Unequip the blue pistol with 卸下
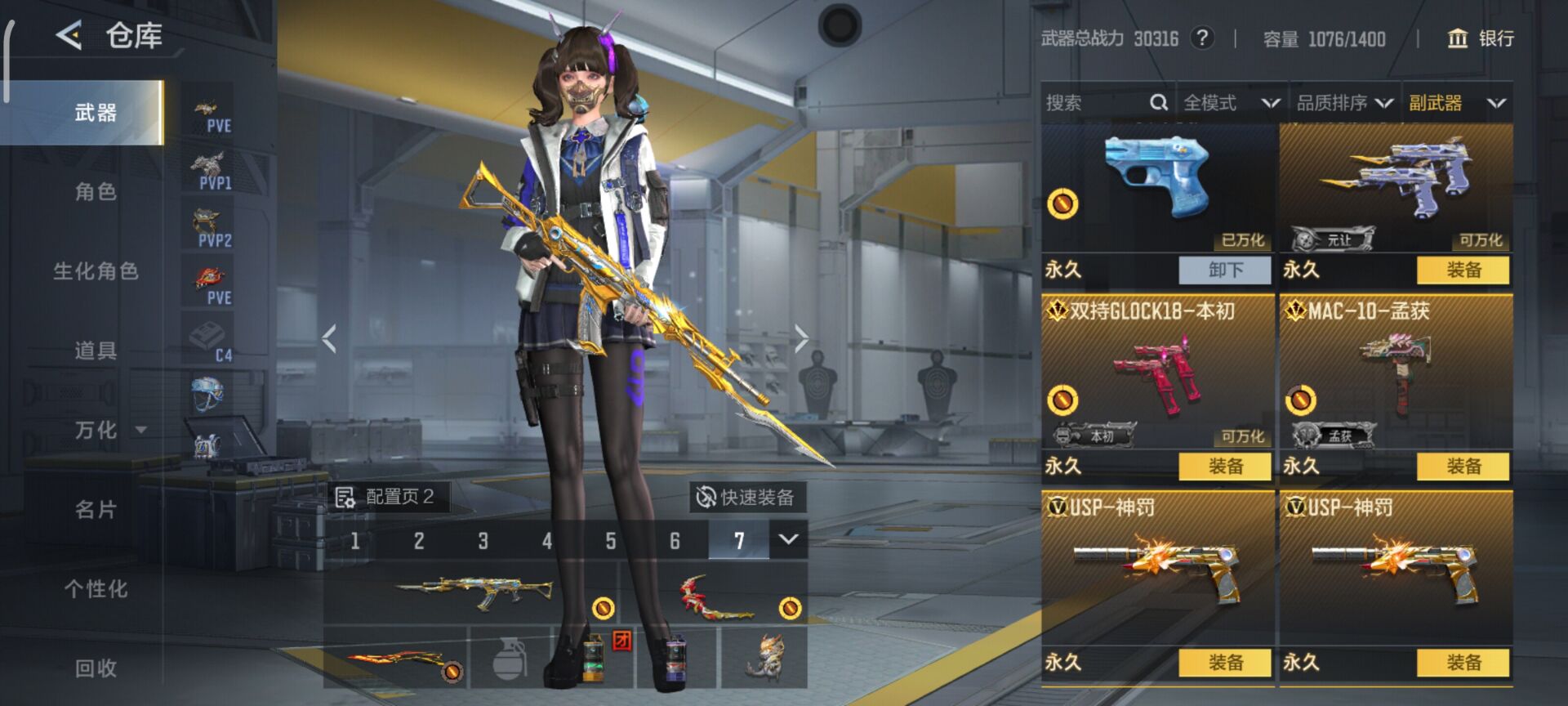 pyautogui.click(x=1225, y=270)
